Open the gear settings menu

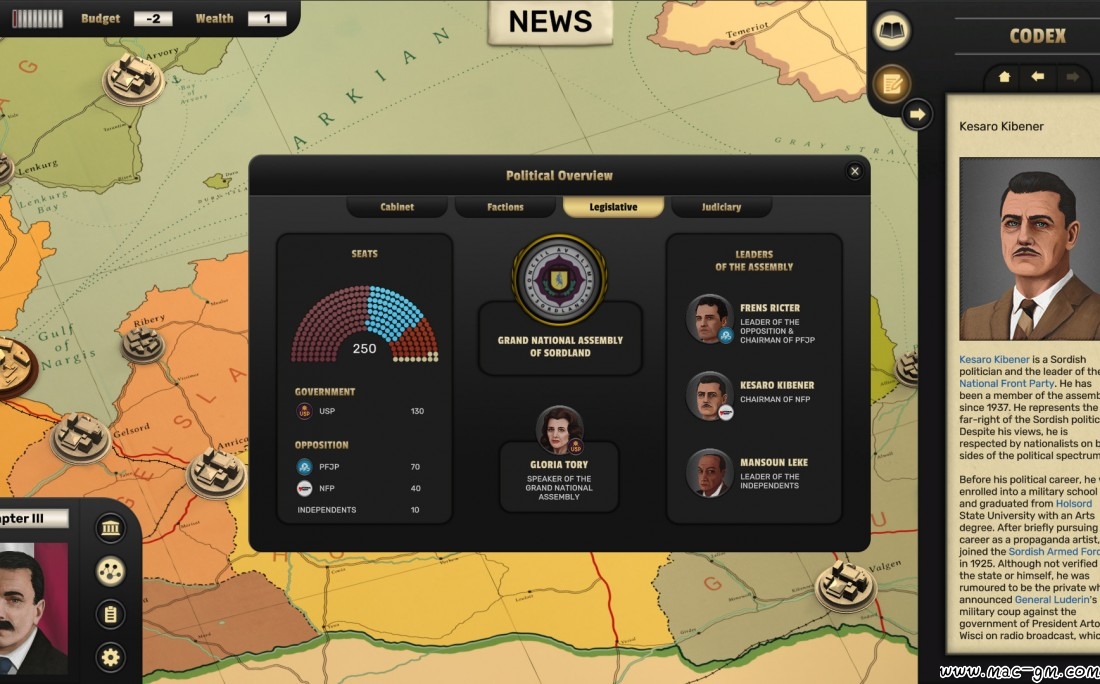point(110,657)
